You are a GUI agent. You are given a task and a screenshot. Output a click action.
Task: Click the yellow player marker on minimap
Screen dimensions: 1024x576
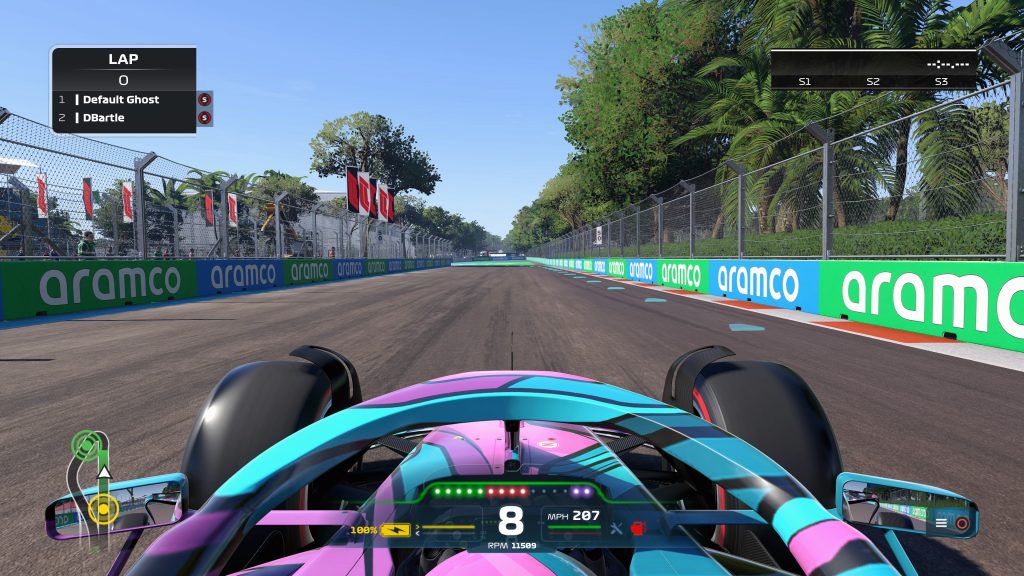click(101, 509)
